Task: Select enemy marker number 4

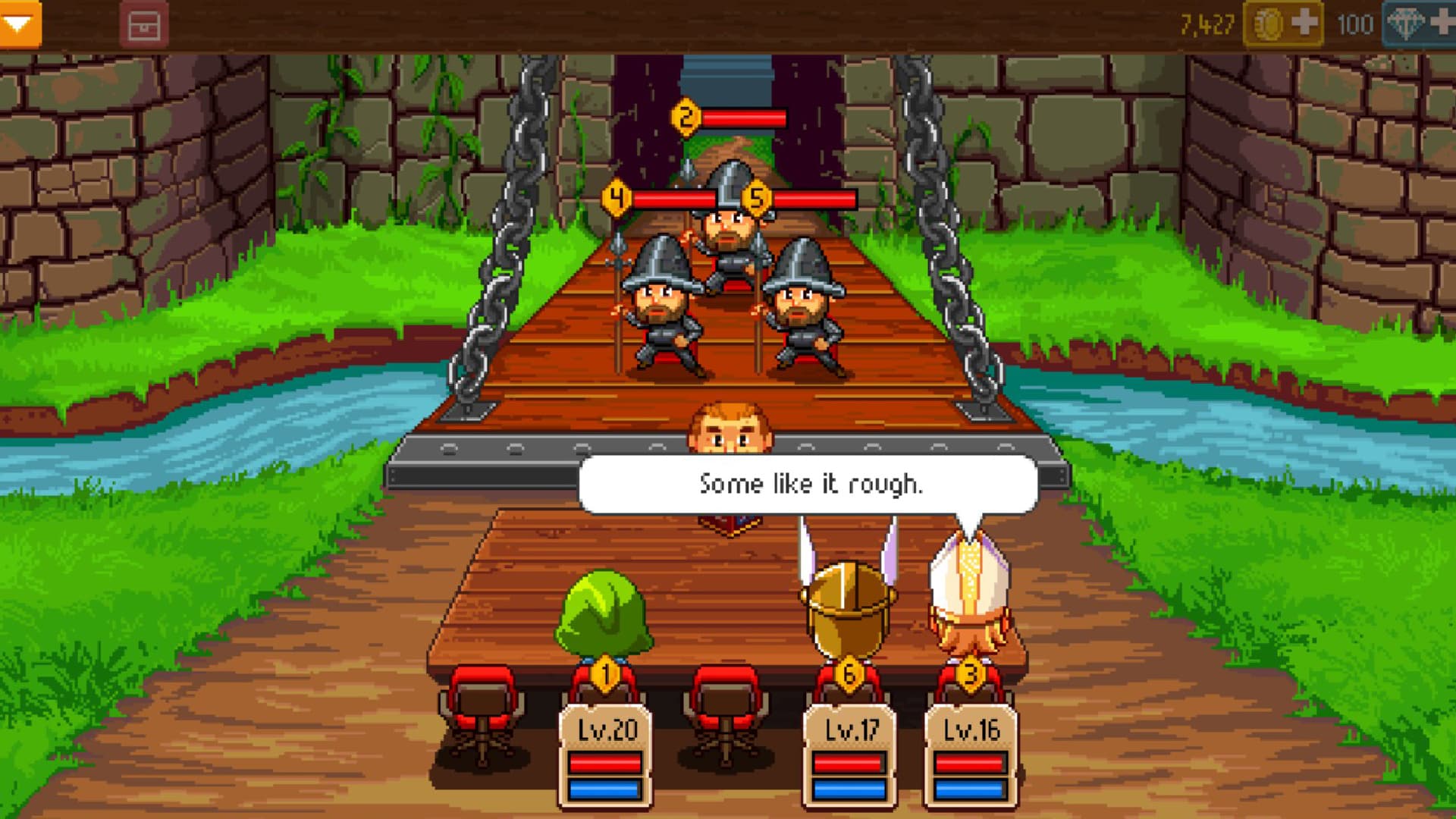Action: 618,197
